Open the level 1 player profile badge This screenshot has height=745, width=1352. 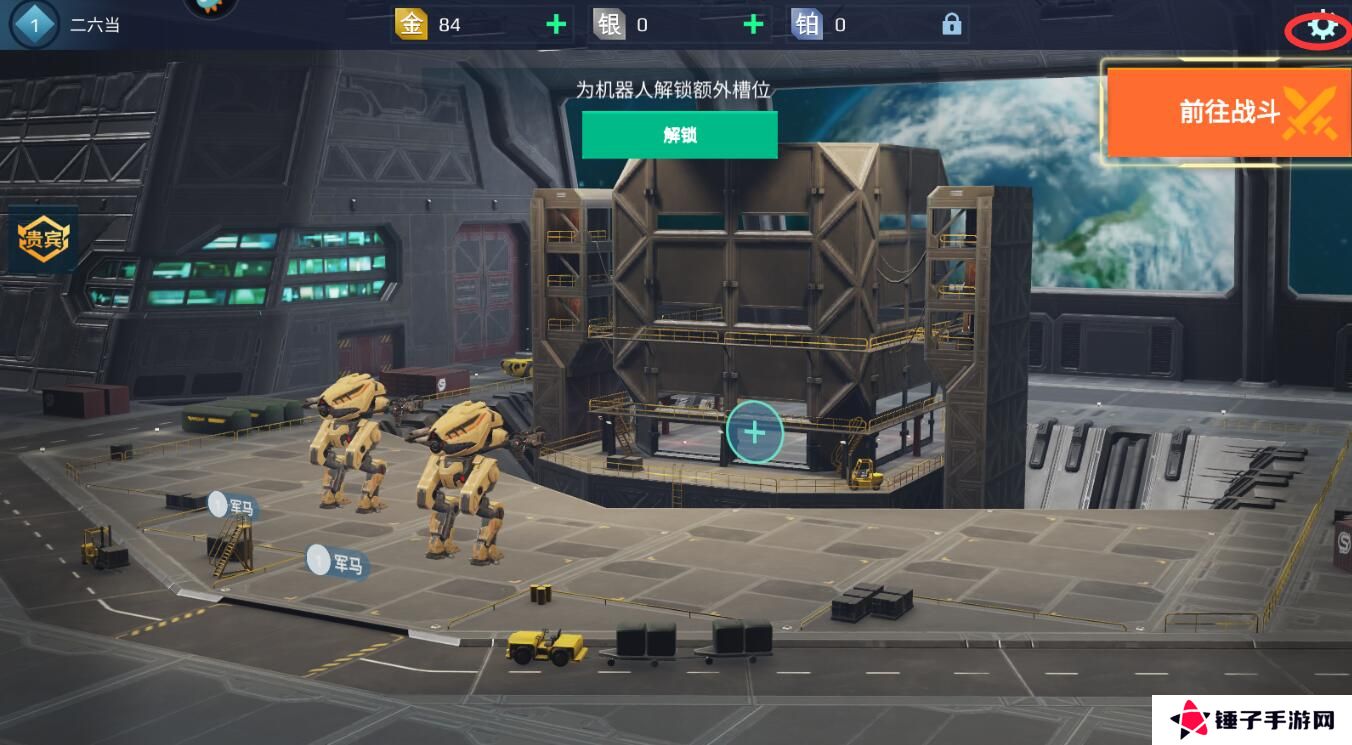click(x=35, y=25)
